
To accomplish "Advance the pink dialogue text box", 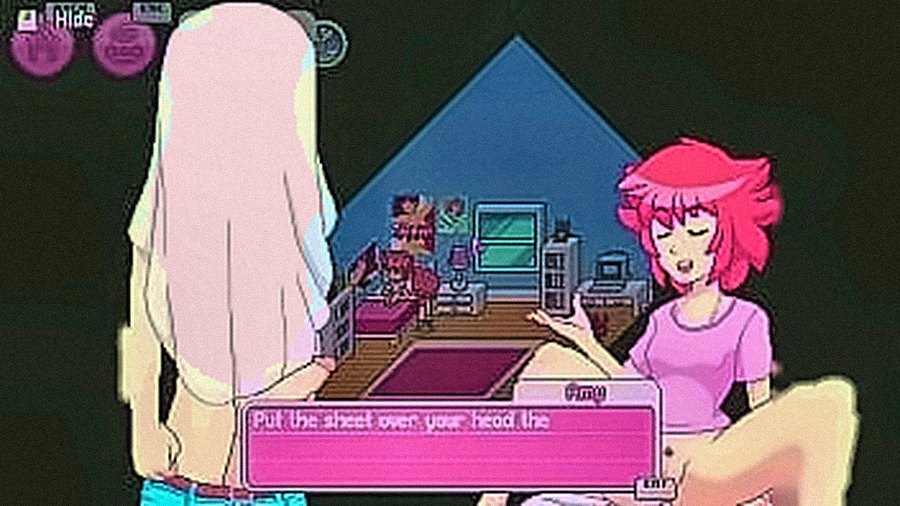I will click(450, 445).
